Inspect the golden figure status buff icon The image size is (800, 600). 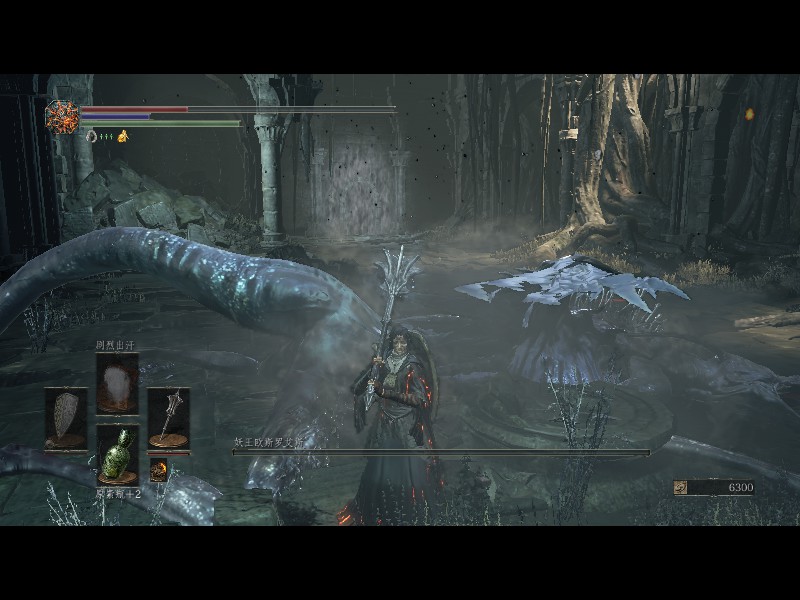(x=123, y=136)
